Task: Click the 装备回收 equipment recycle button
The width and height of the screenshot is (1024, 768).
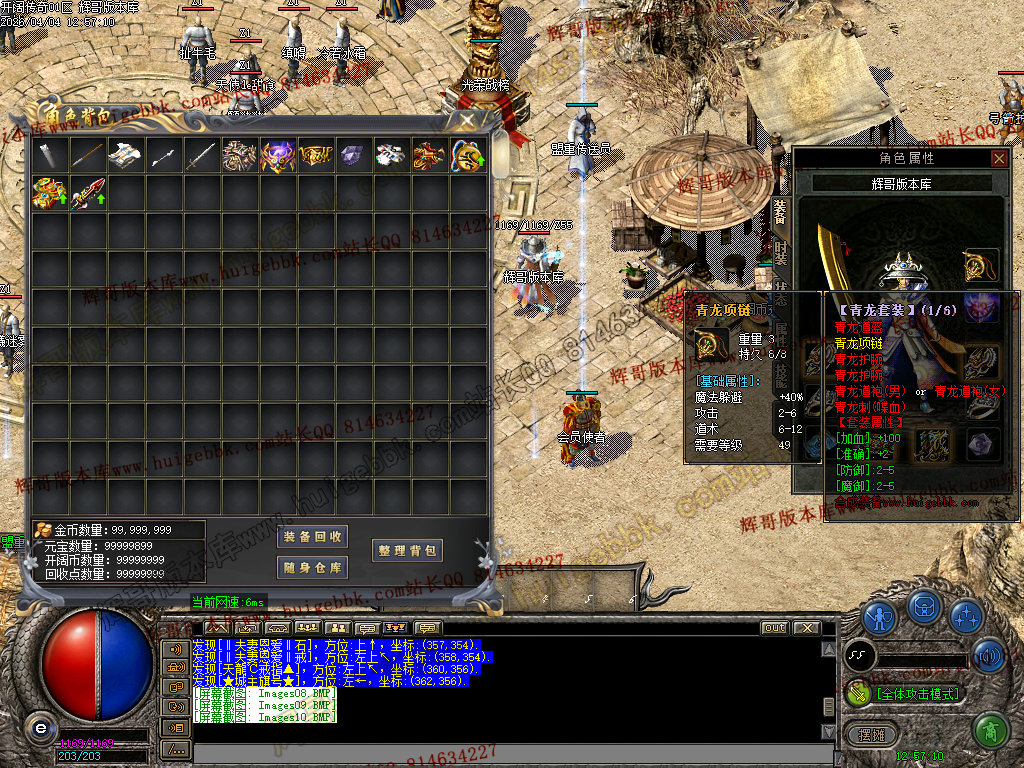Action: tap(313, 537)
